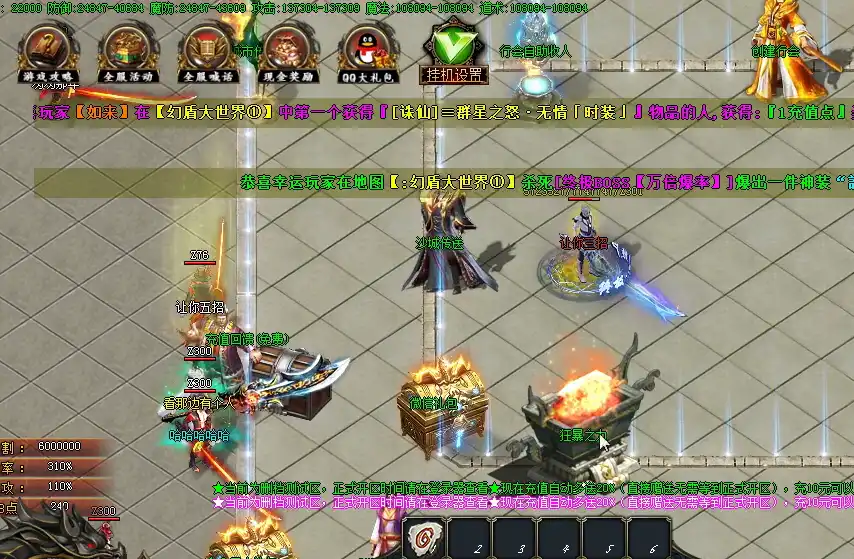Open the 现金奖励 cash rewards icon
This screenshot has width=854, height=559.
287,52
